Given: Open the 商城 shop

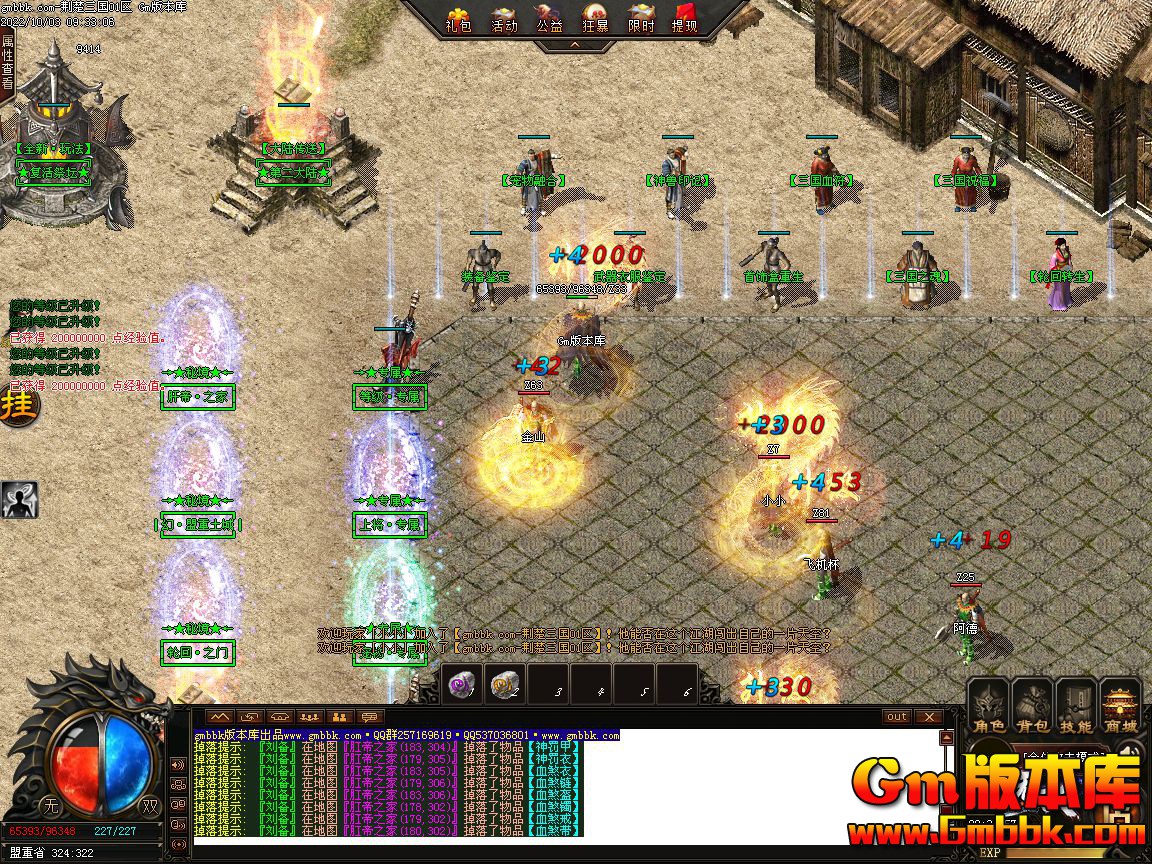Looking at the screenshot, I should pos(1120,708).
